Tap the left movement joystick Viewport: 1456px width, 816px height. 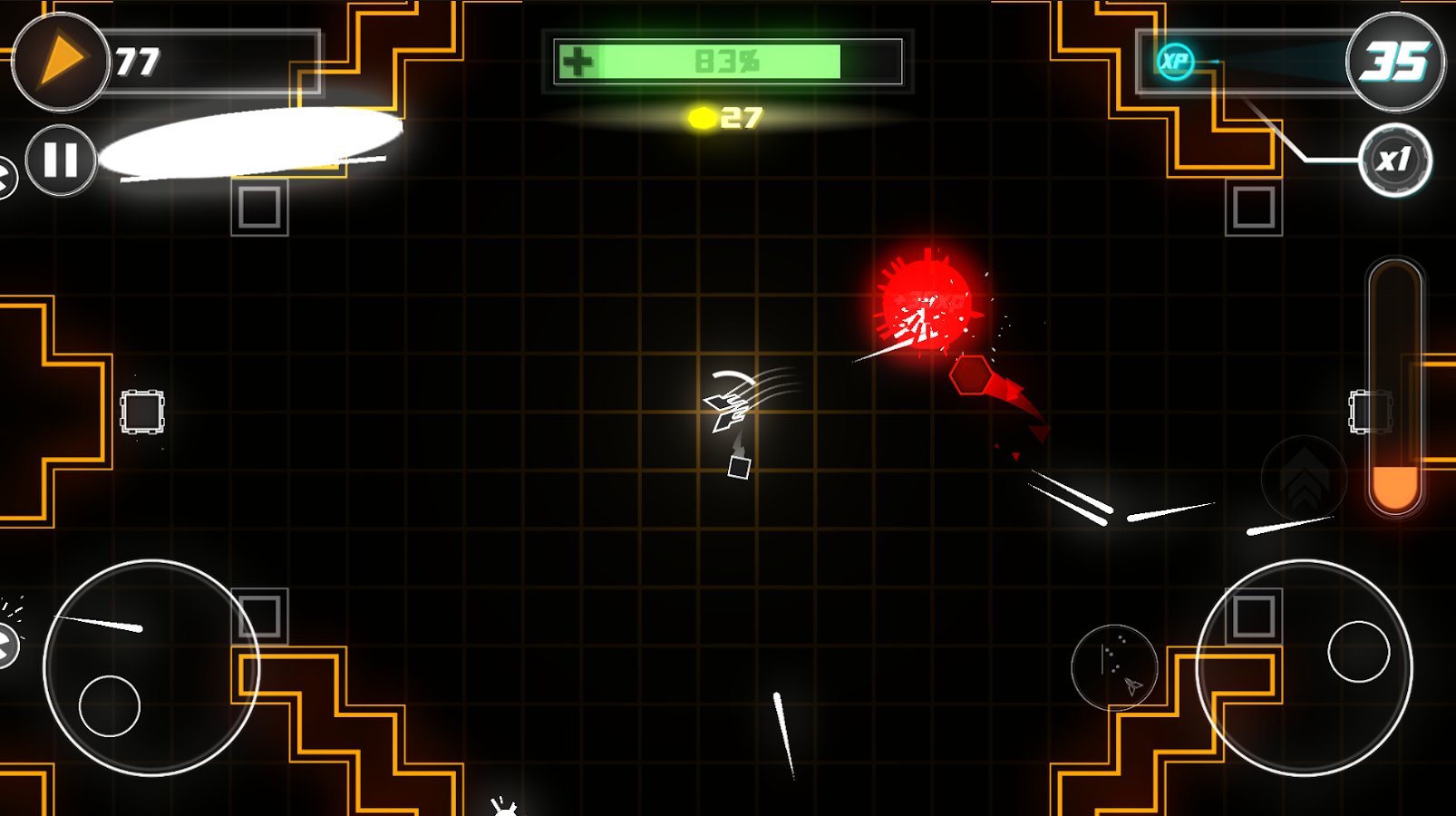pos(150,668)
